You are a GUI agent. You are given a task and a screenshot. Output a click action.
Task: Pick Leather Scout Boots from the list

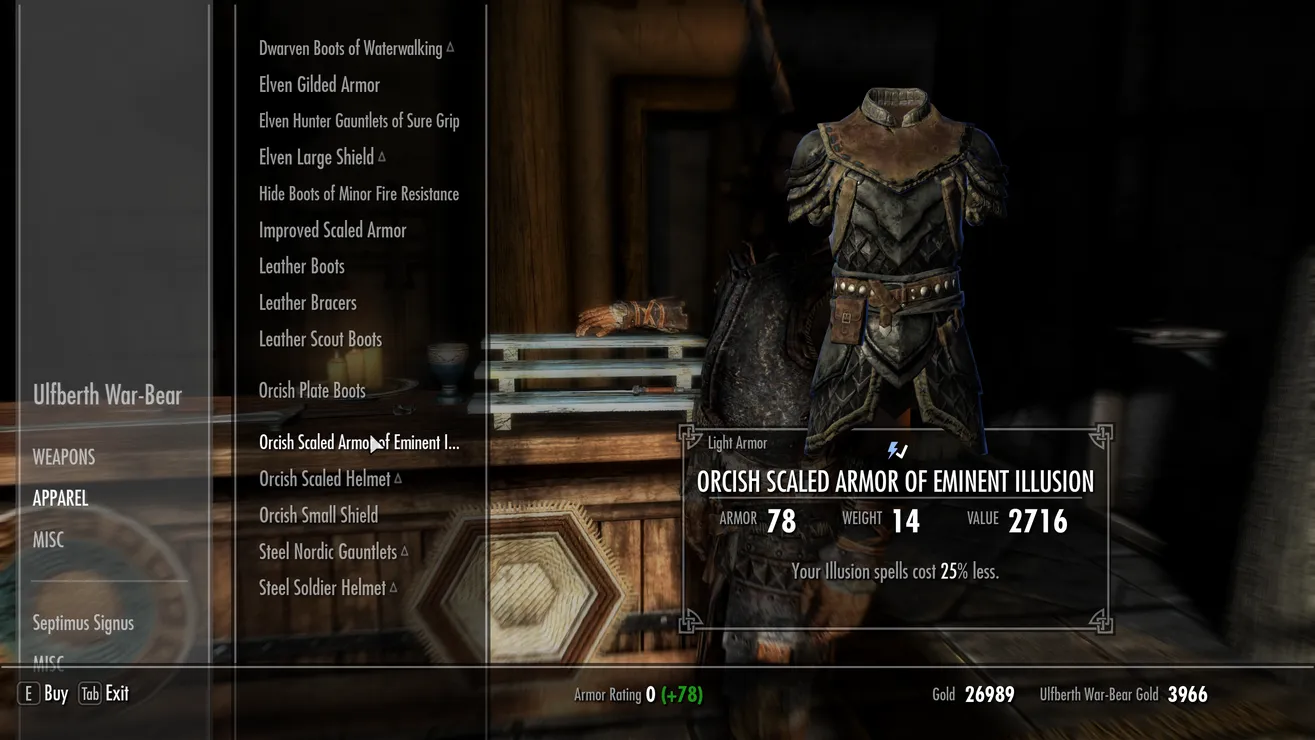point(320,339)
